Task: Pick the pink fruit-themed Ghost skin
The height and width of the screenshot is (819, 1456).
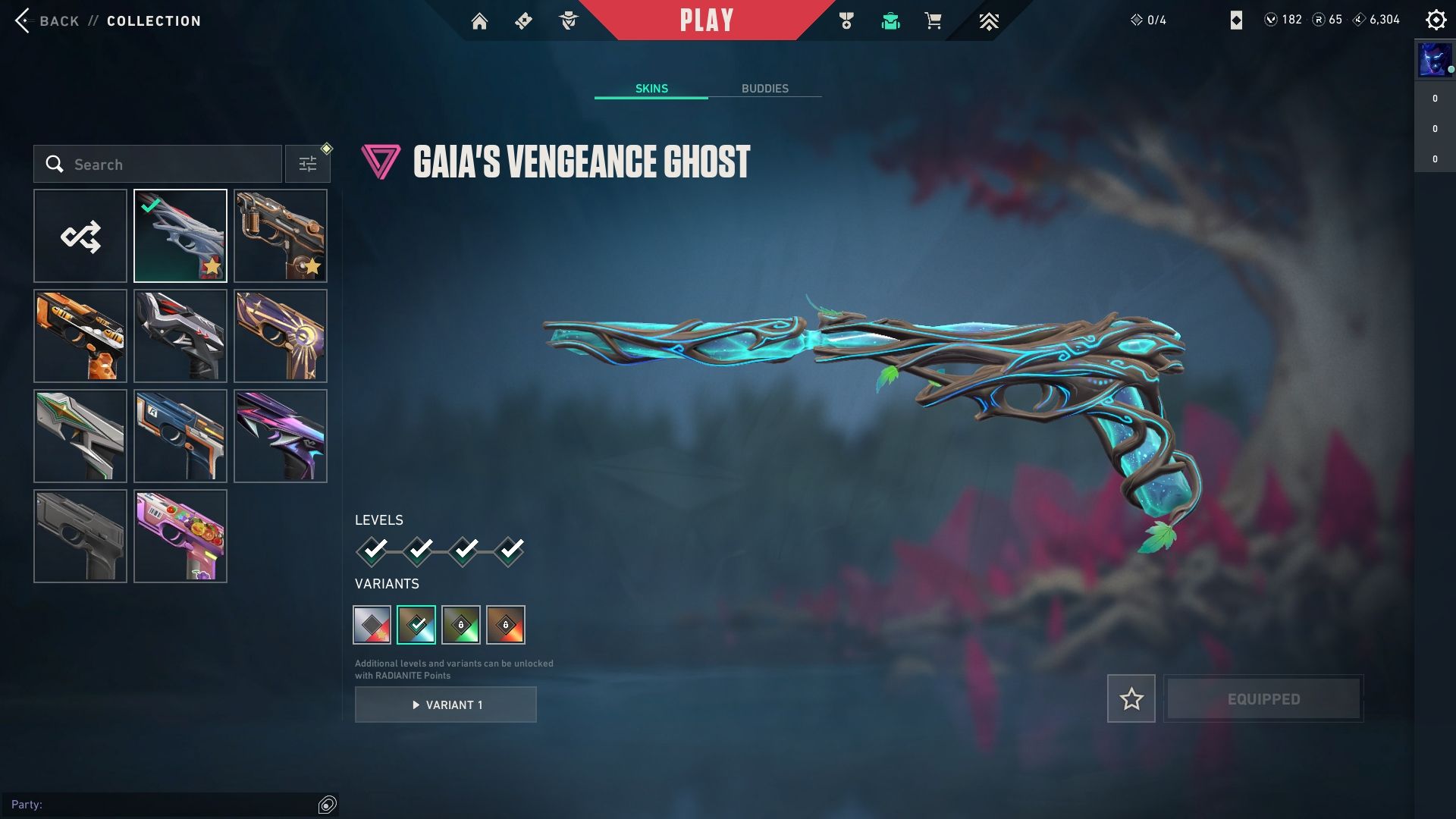Action: coord(180,536)
